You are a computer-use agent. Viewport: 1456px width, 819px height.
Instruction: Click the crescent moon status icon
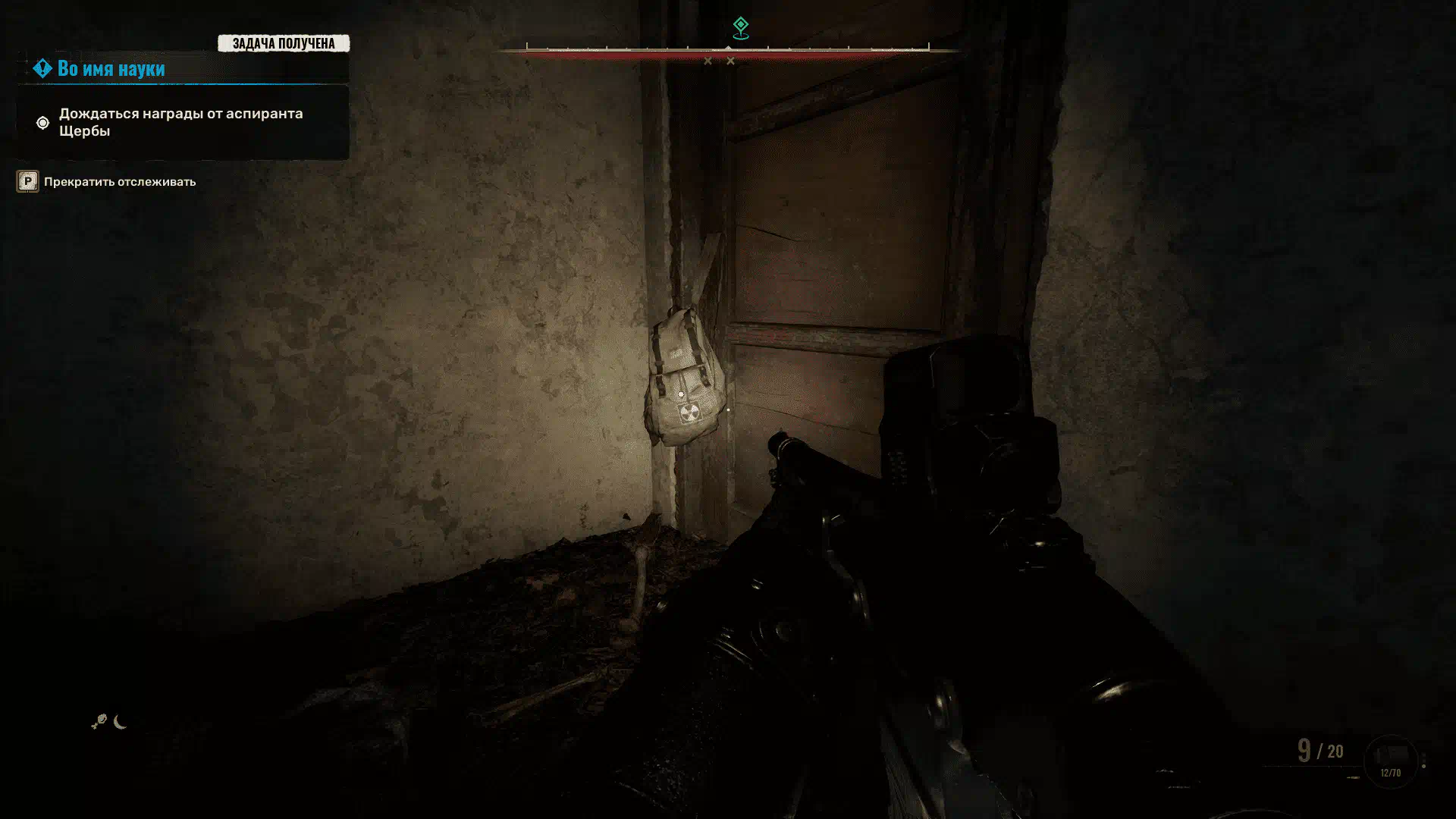120,722
